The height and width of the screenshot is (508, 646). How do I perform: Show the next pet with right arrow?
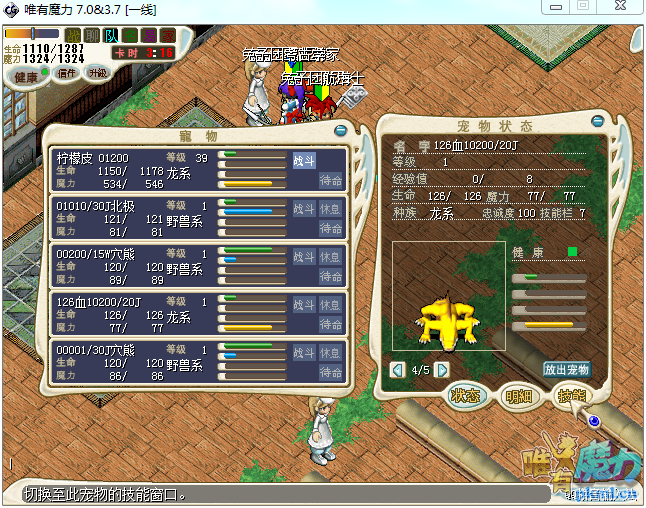coord(442,369)
